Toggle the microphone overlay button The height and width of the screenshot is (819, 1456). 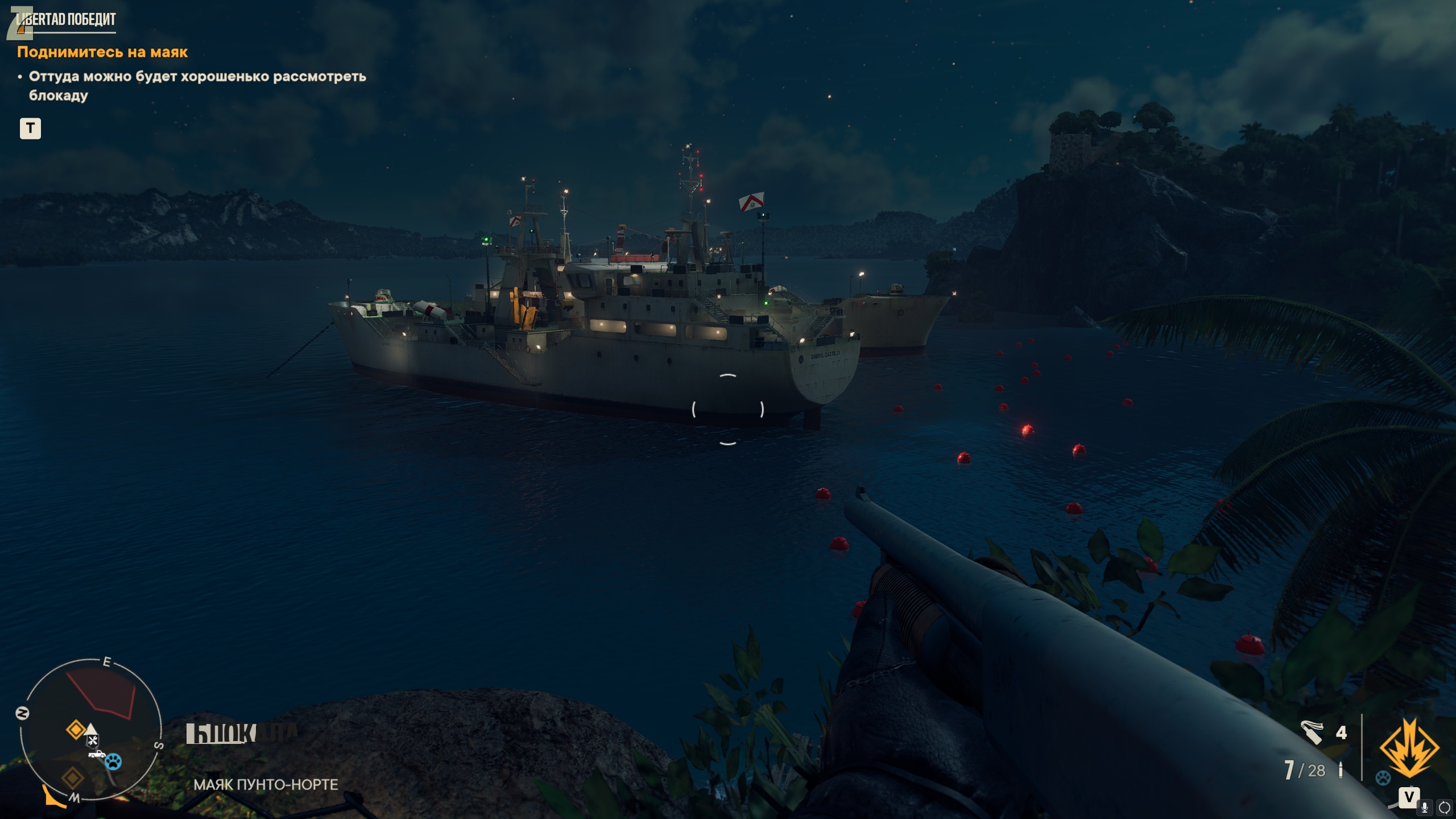[1425, 807]
